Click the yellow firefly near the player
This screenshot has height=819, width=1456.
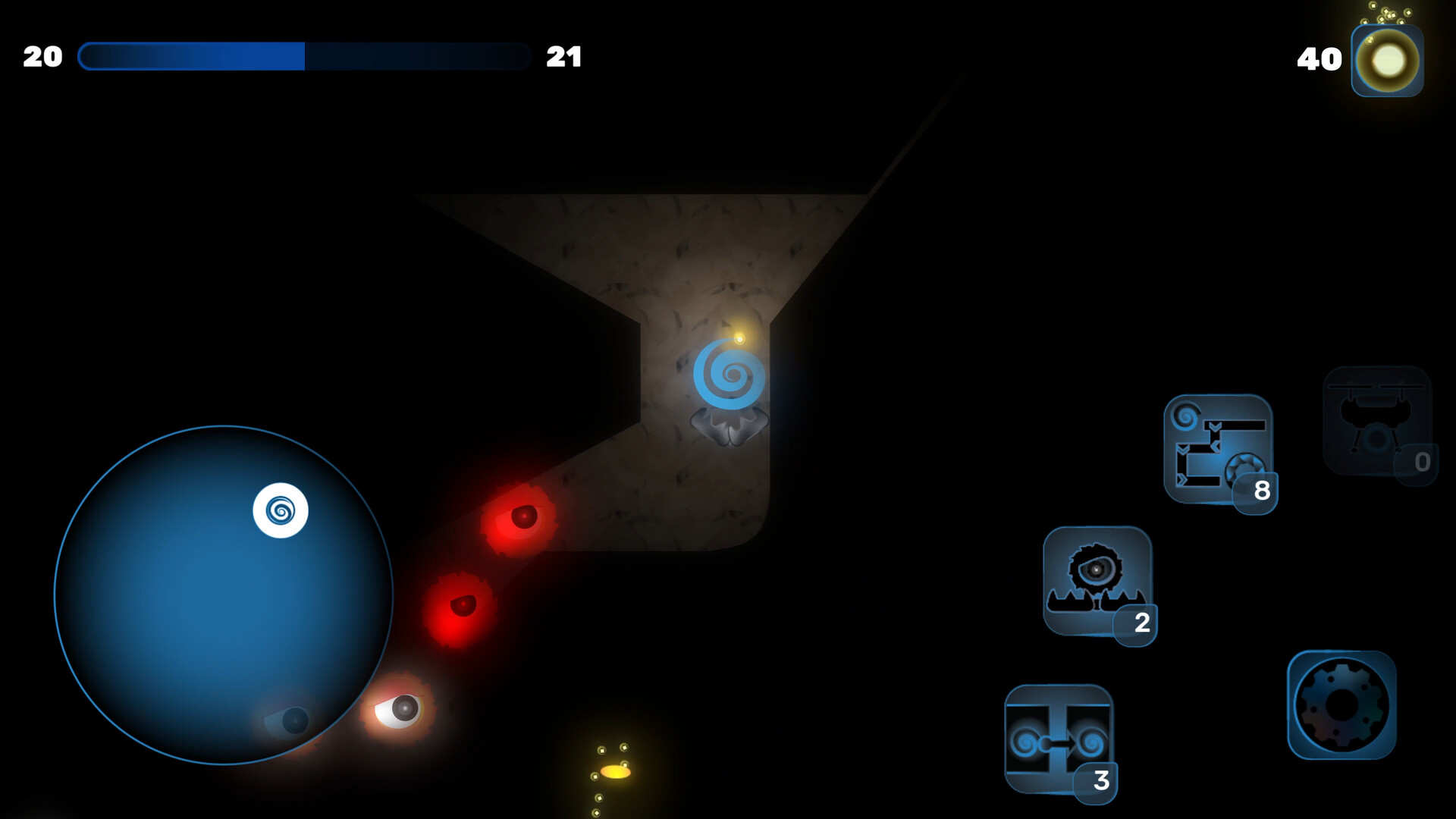click(x=739, y=337)
